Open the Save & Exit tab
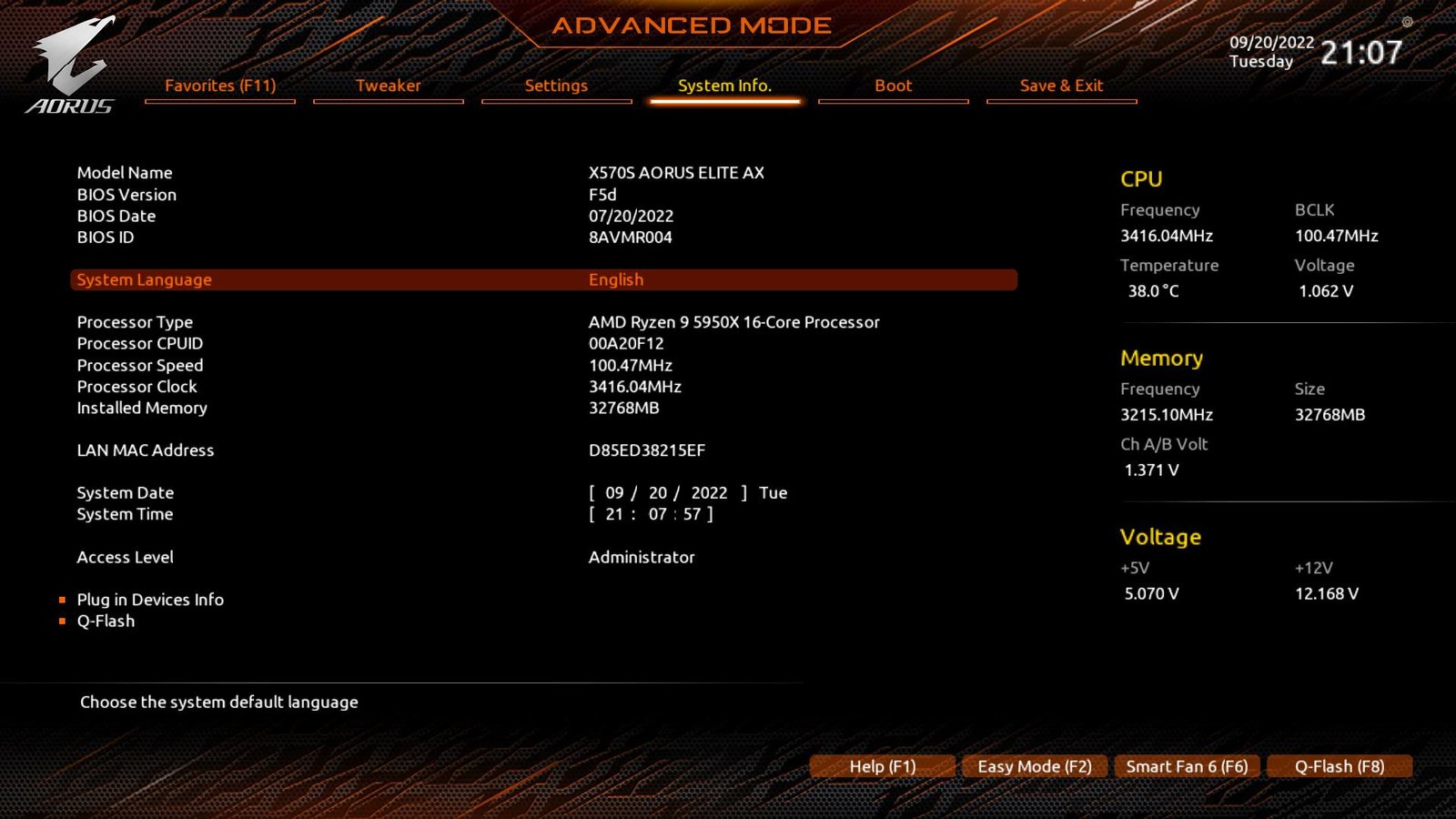Viewport: 1456px width, 819px height. (1061, 86)
